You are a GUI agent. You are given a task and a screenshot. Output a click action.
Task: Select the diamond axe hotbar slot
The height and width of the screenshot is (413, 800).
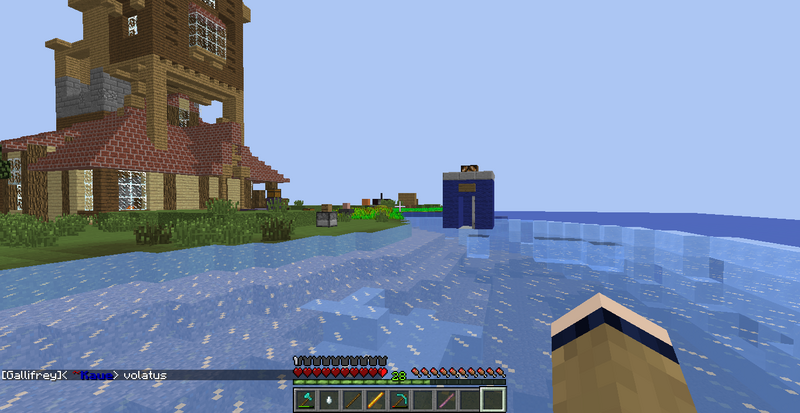tap(305, 400)
